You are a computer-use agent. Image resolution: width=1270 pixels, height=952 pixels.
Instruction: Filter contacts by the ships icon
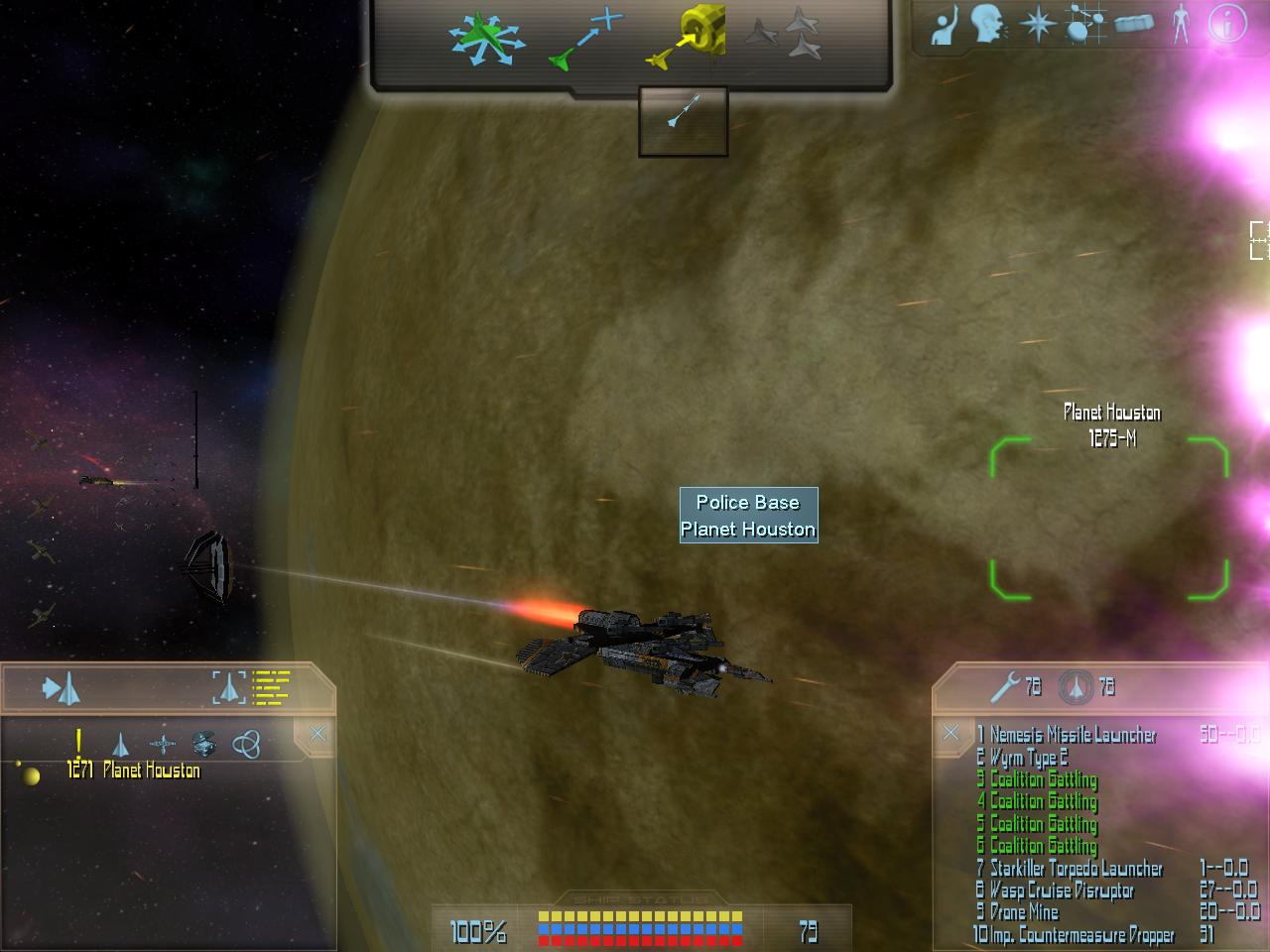[x=119, y=744]
